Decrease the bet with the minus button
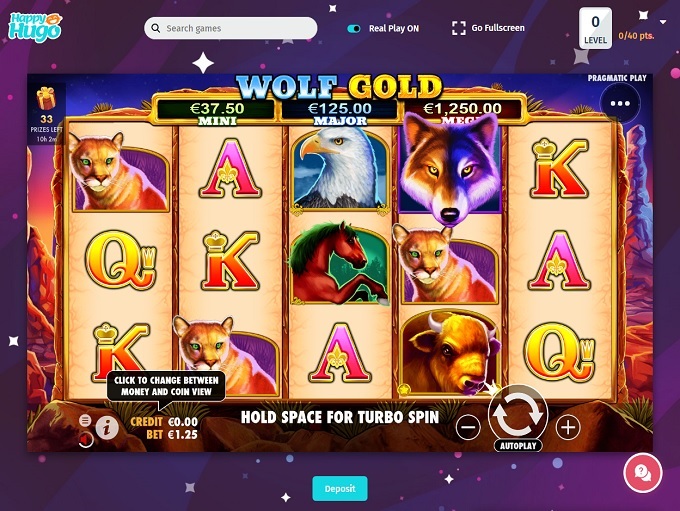Screen dimensions: 680x511 click(468, 427)
